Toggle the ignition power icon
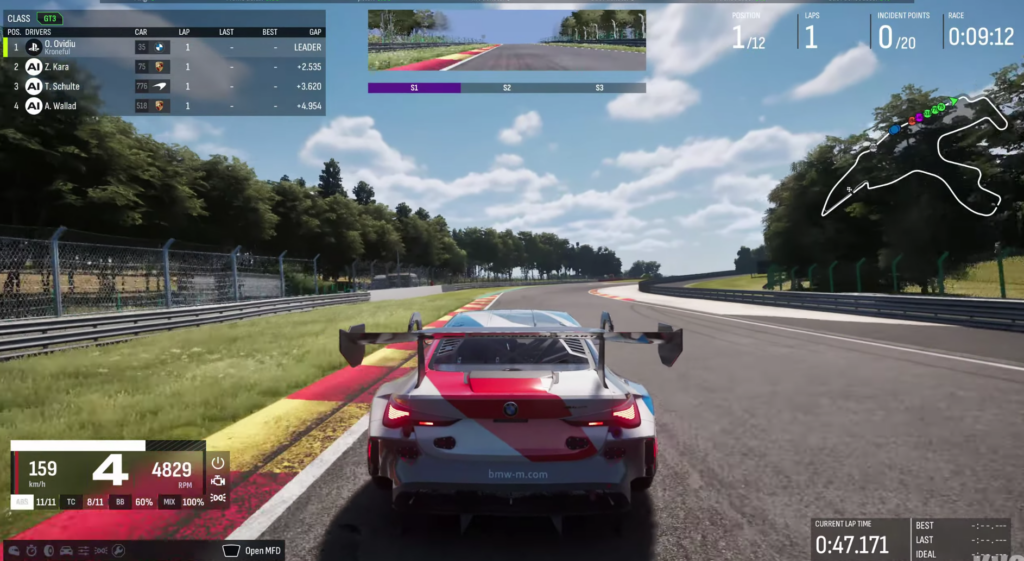The image size is (1024, 561). [x=218, y=463]
